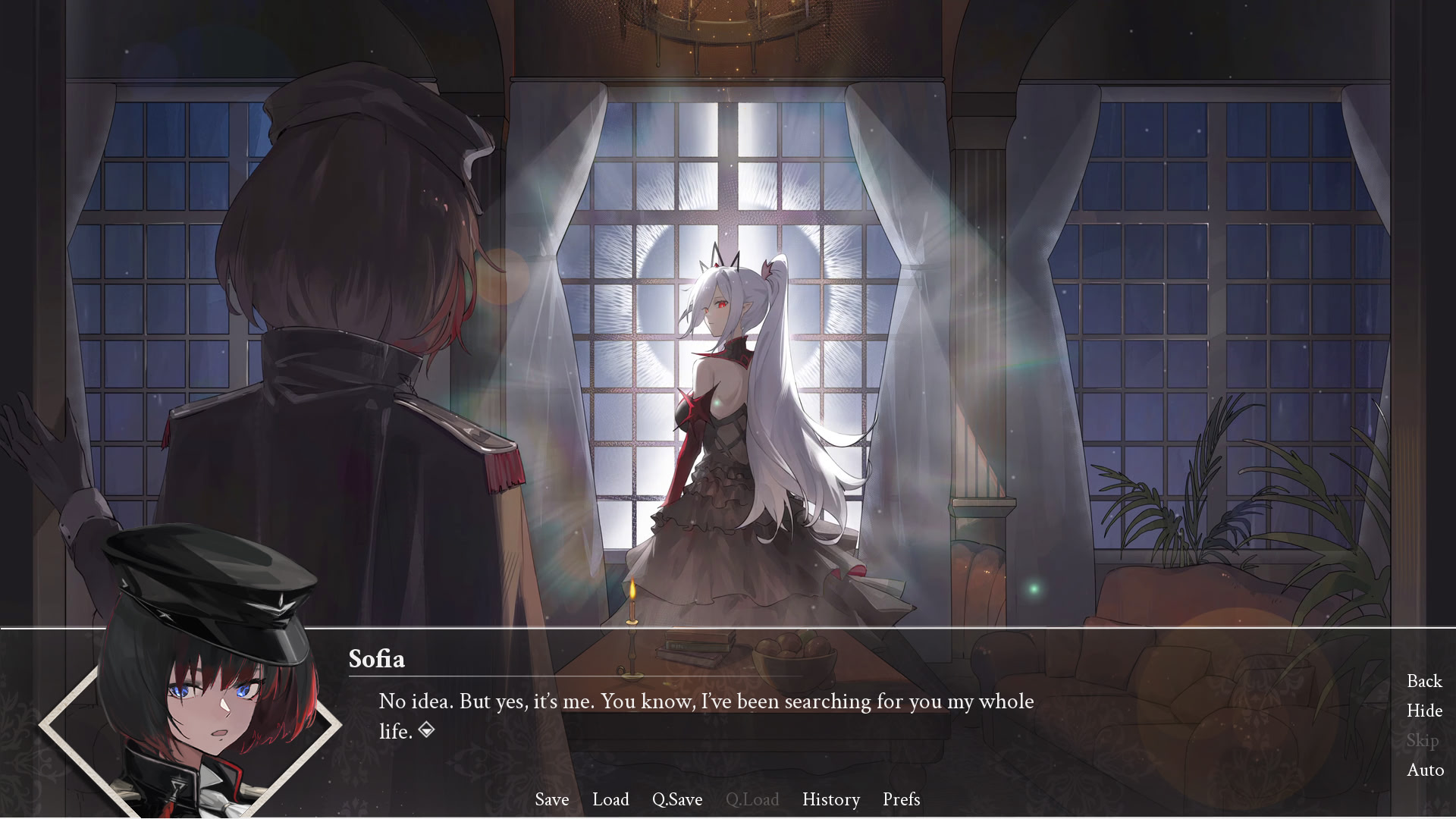Click the lit candle on the table
The image size is (1456, 819).
[x=632, y=607]
